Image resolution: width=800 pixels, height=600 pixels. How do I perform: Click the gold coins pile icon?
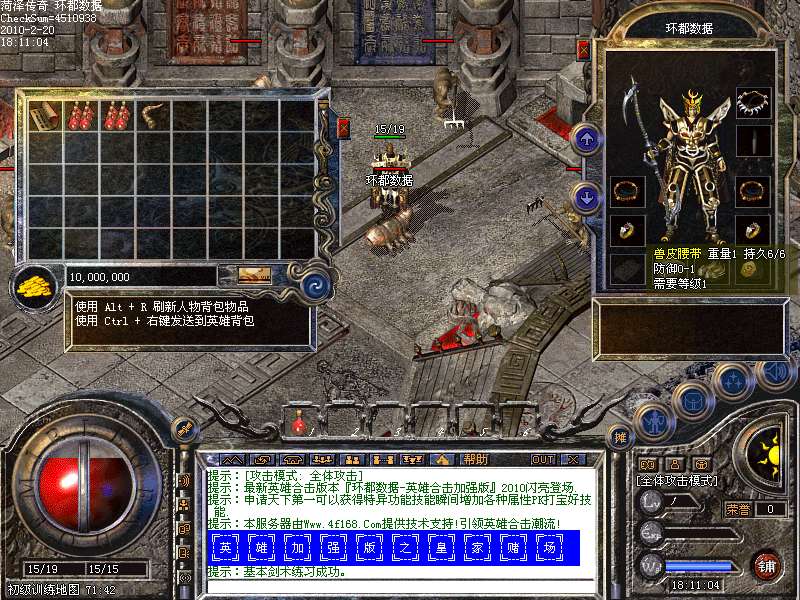pyautogui.click(x=34, y=284)
